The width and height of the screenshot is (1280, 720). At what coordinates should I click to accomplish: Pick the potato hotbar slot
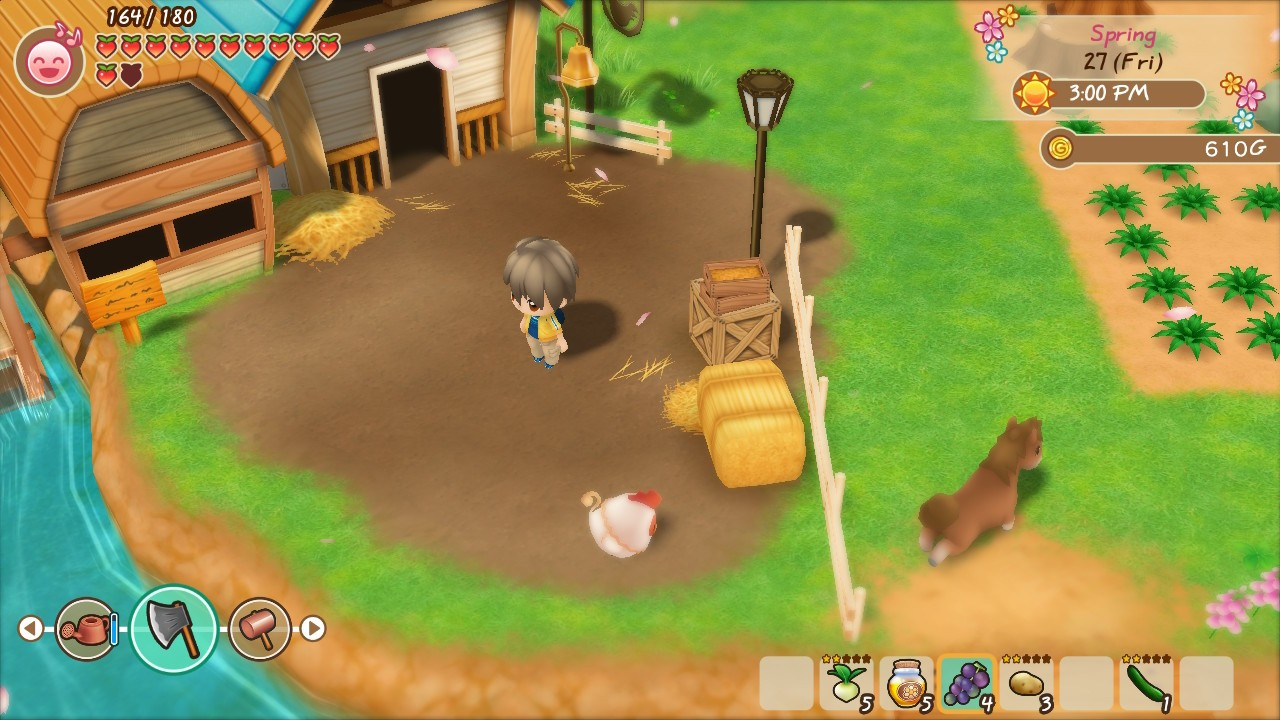1026,683
